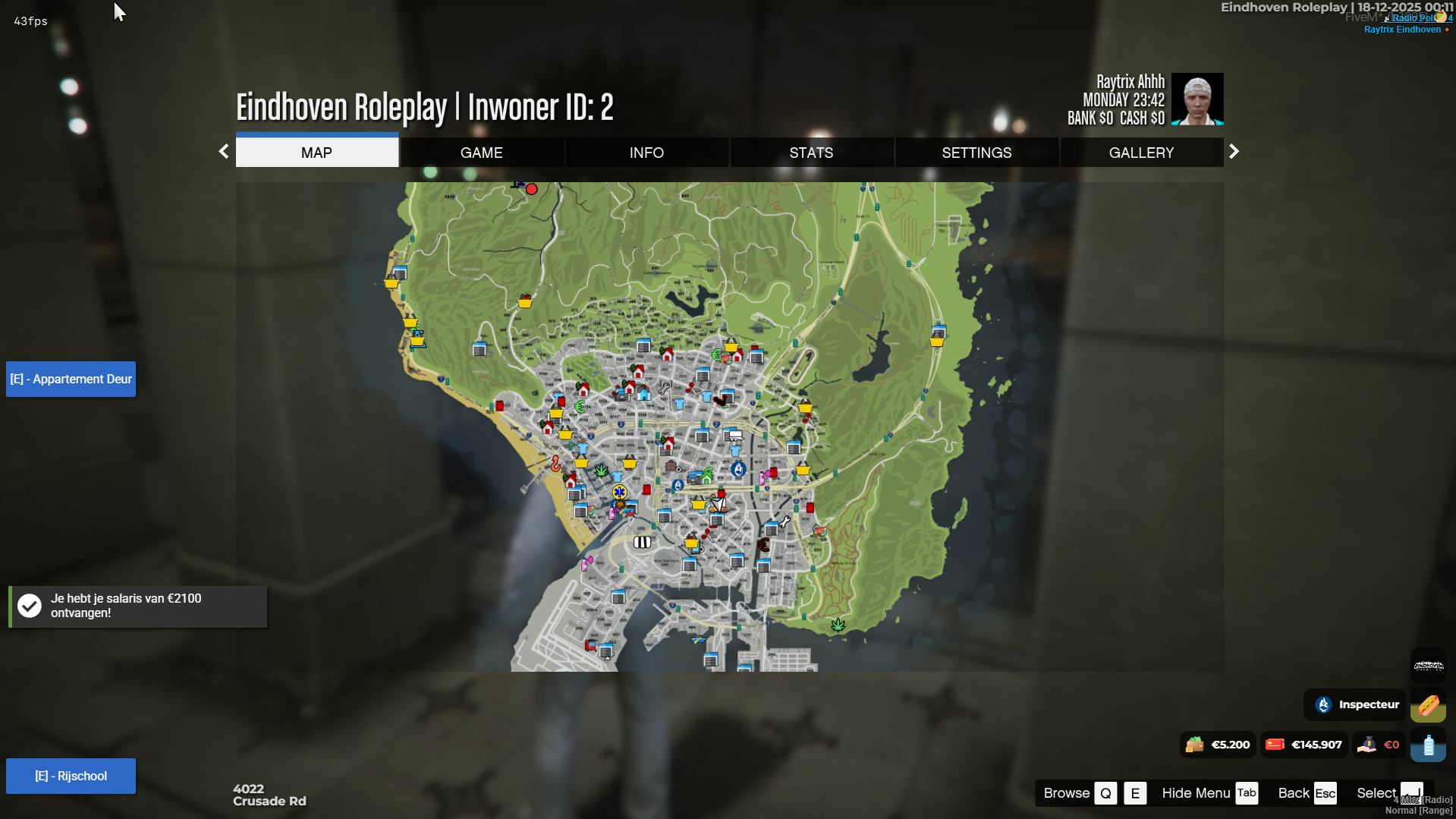Click the Raytrix Ahhh character portrait
The height and width of the screenshot is (819, 1456).
tap(1197, 99)
